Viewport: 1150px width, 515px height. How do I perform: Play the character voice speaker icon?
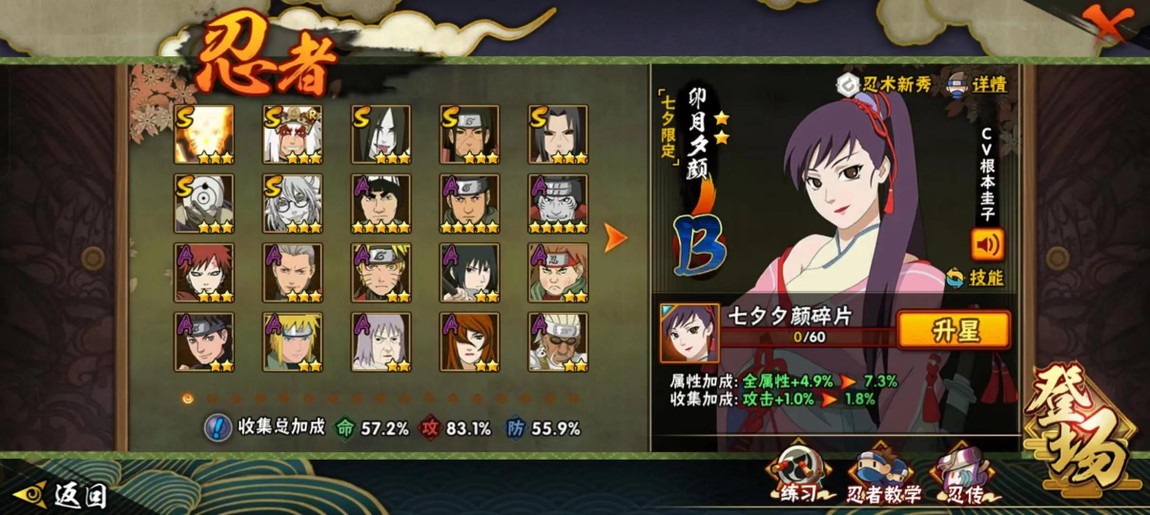(x=986, y=244)
